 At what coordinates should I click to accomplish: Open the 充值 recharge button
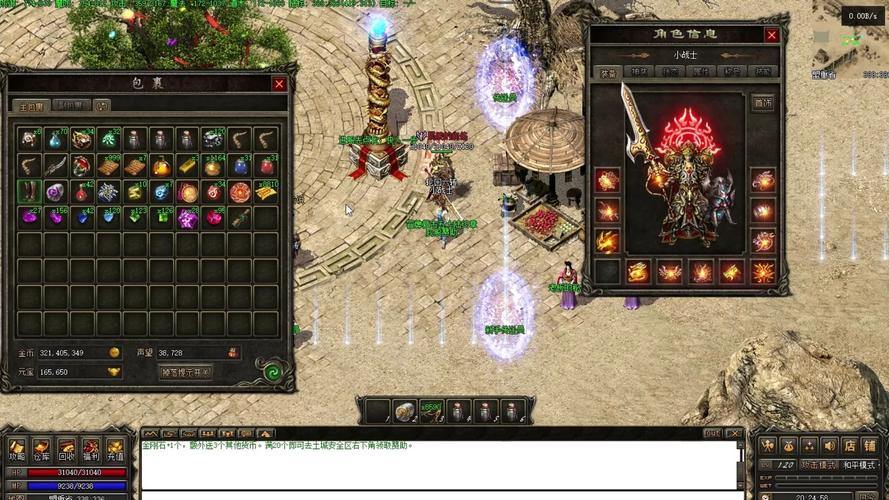[x=115, y=448]
